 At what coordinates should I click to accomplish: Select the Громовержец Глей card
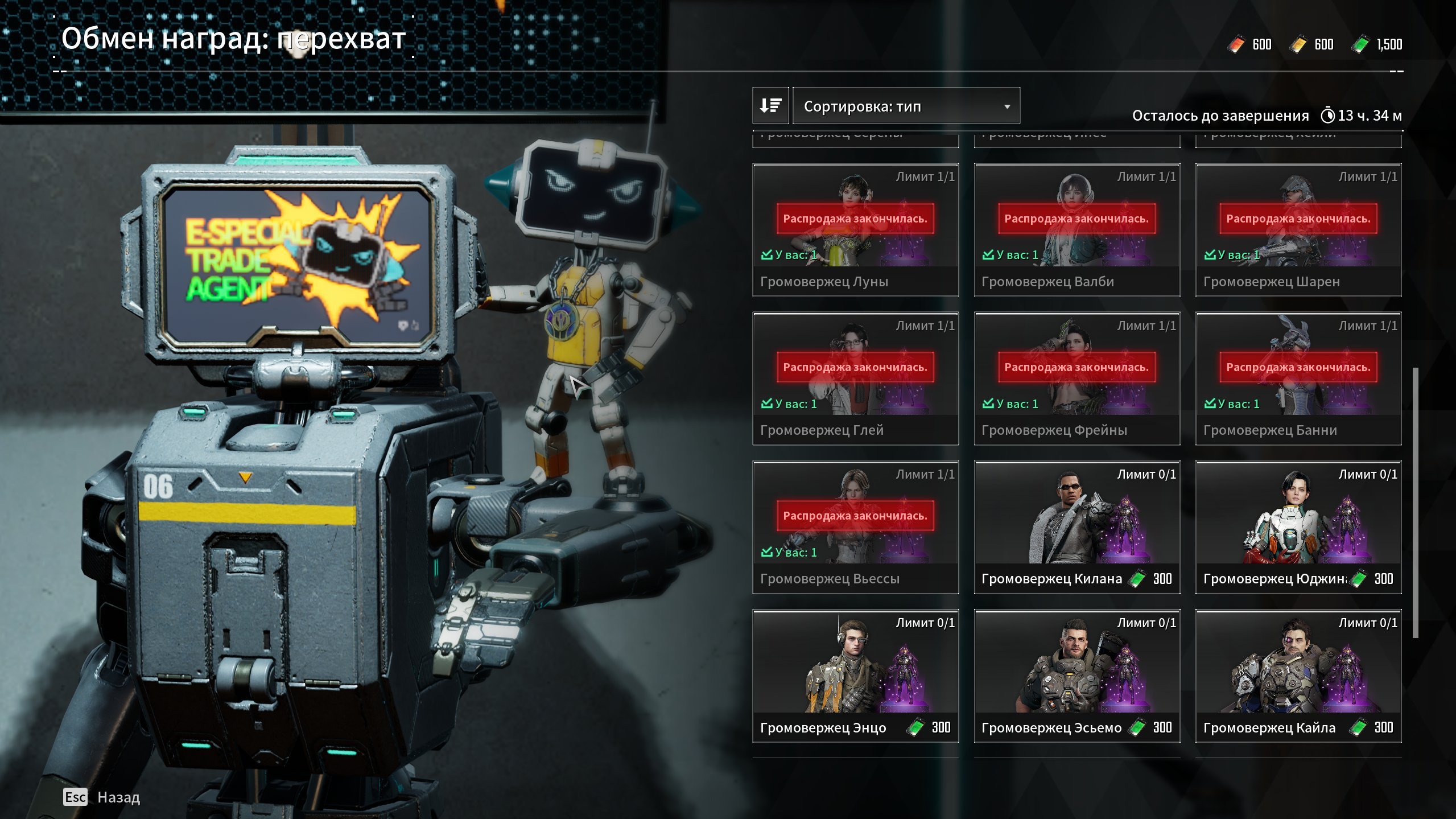tap(855, 378)
